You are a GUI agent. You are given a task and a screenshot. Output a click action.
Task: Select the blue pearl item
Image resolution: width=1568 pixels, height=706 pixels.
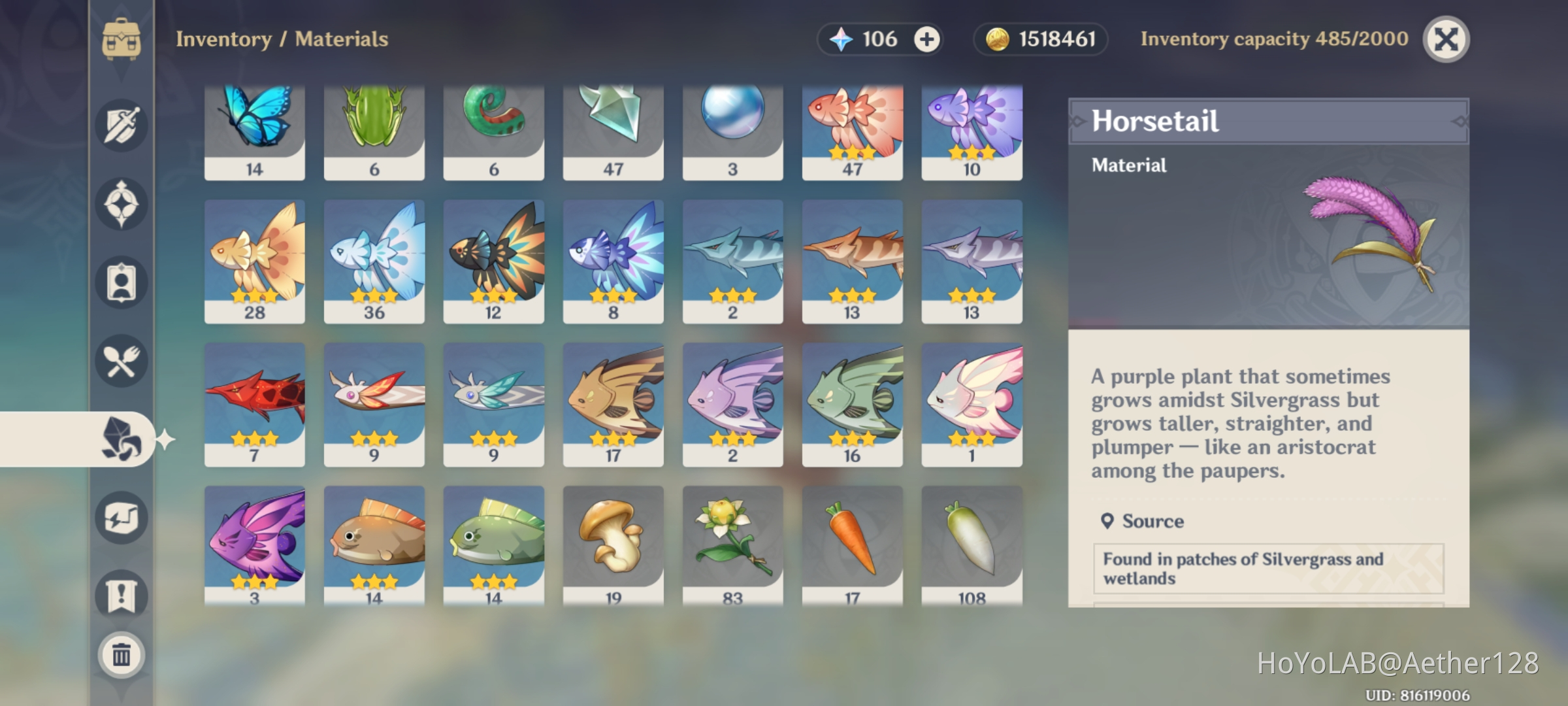(x=732, y=127)
